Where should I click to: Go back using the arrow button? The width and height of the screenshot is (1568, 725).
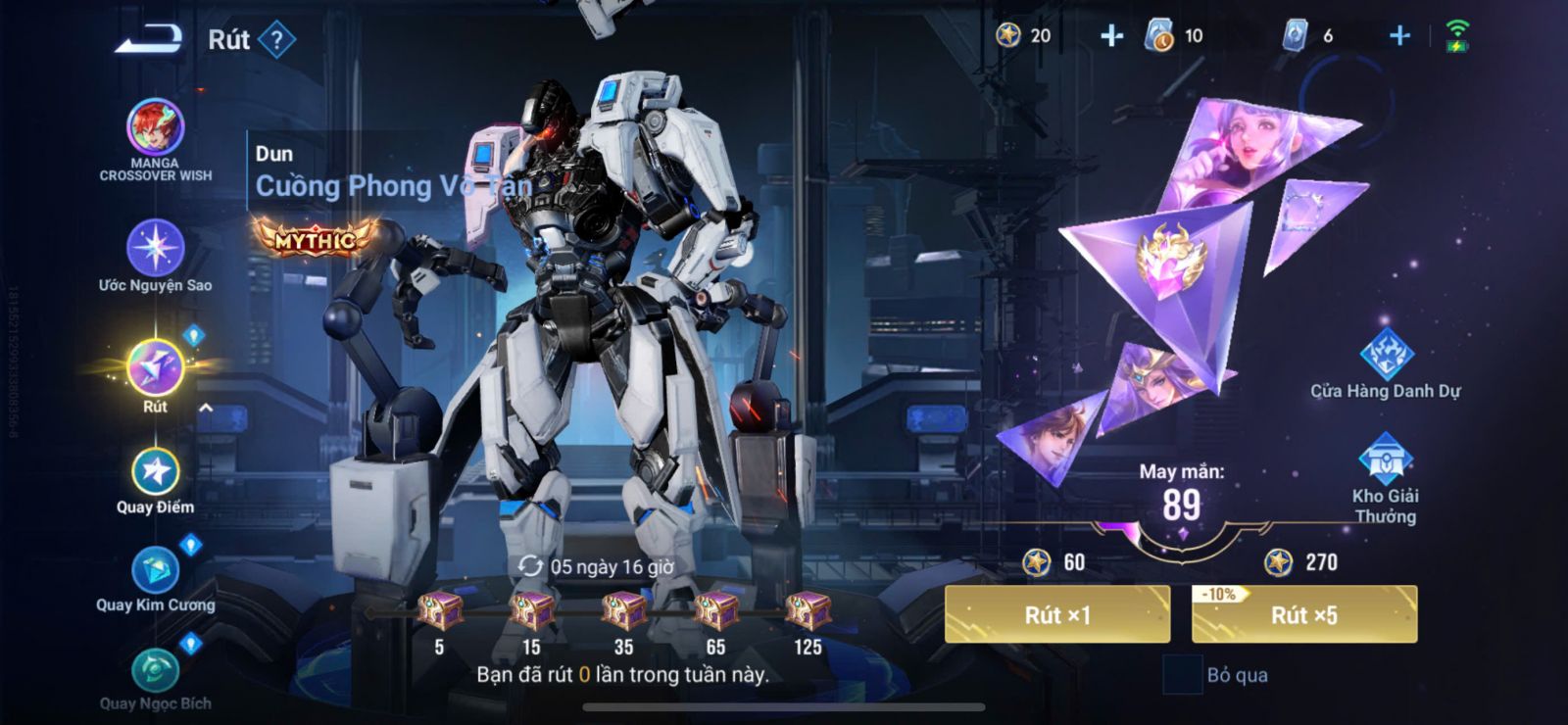[149, 39]
